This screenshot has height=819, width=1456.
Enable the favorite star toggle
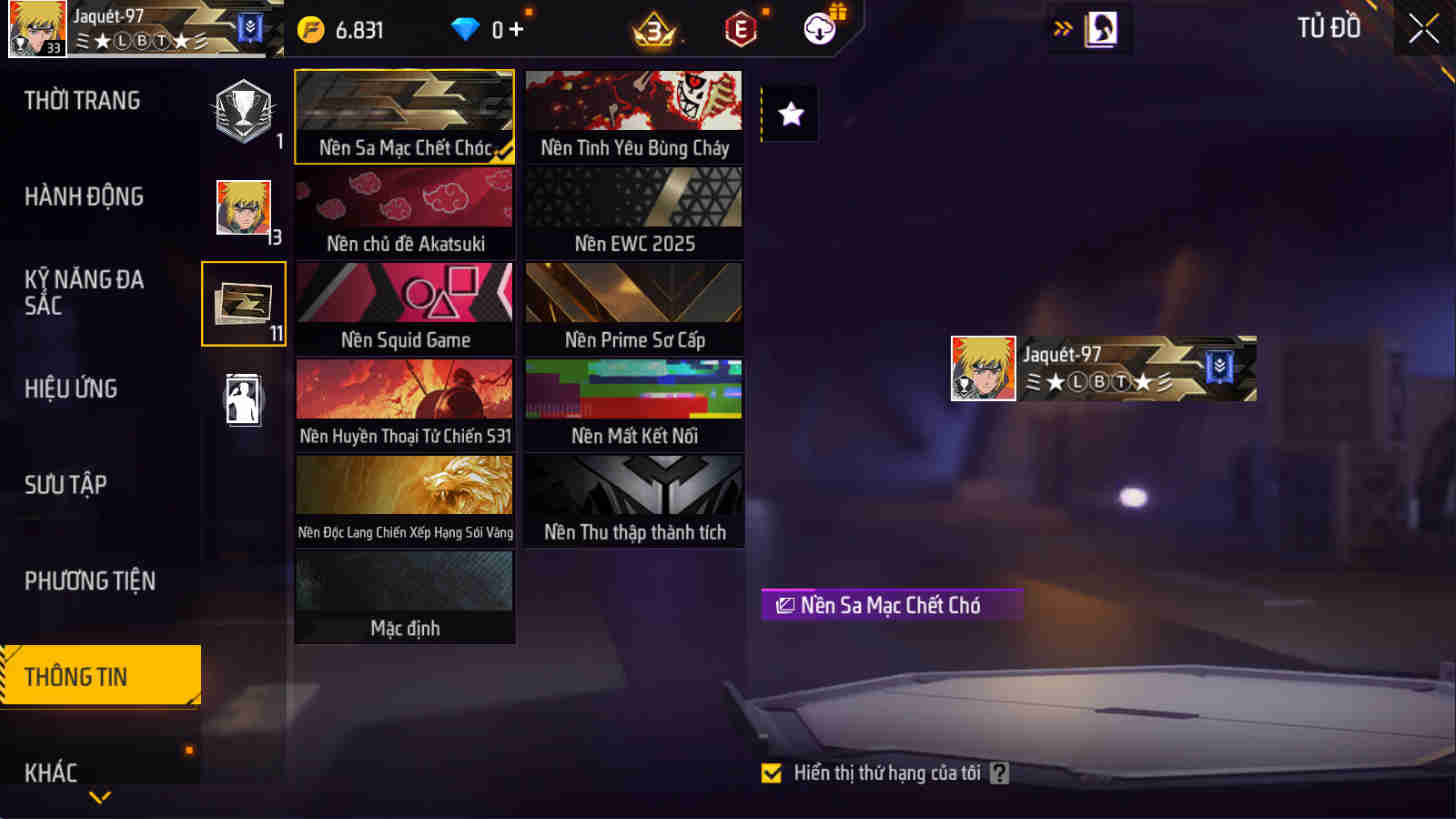coord(790,113)
